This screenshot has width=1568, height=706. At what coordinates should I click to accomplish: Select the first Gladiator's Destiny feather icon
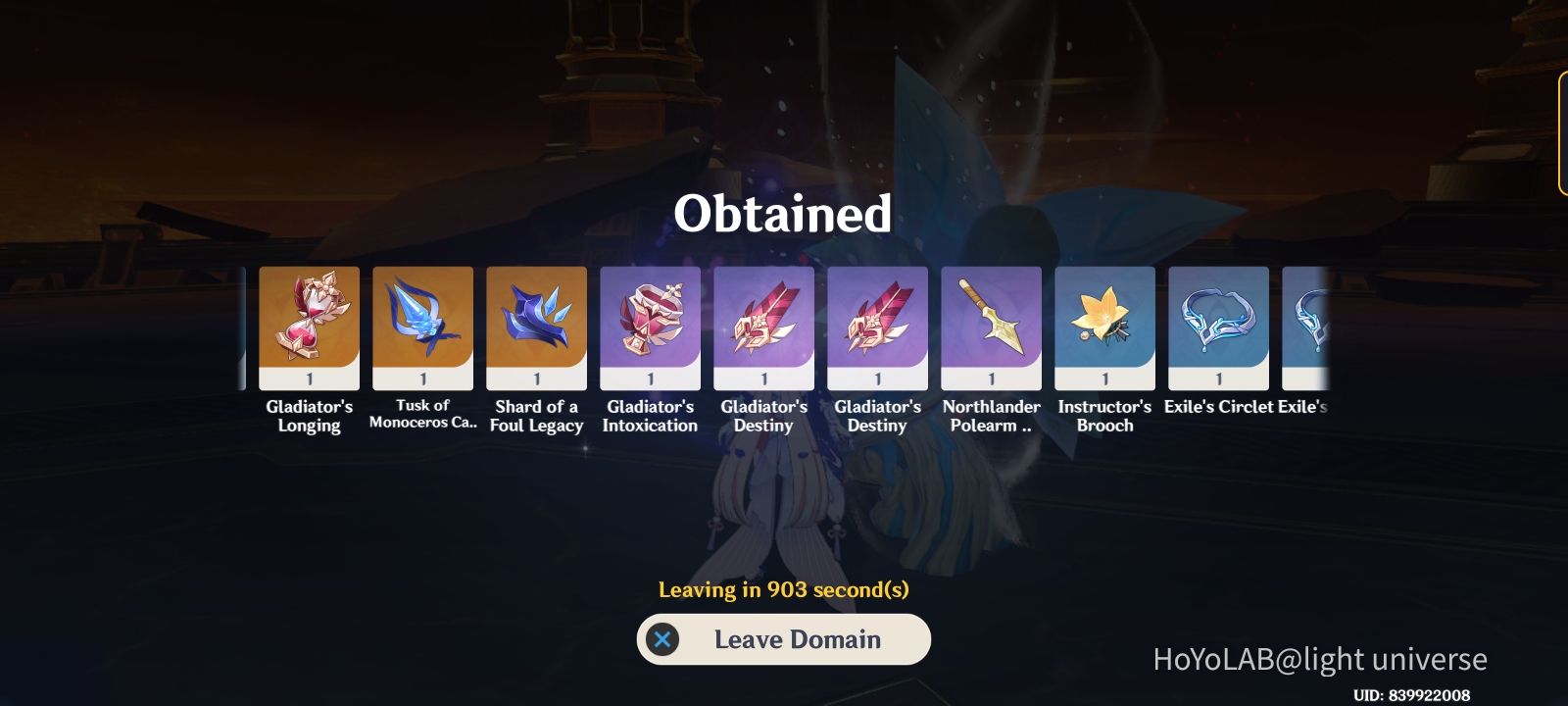763,324
